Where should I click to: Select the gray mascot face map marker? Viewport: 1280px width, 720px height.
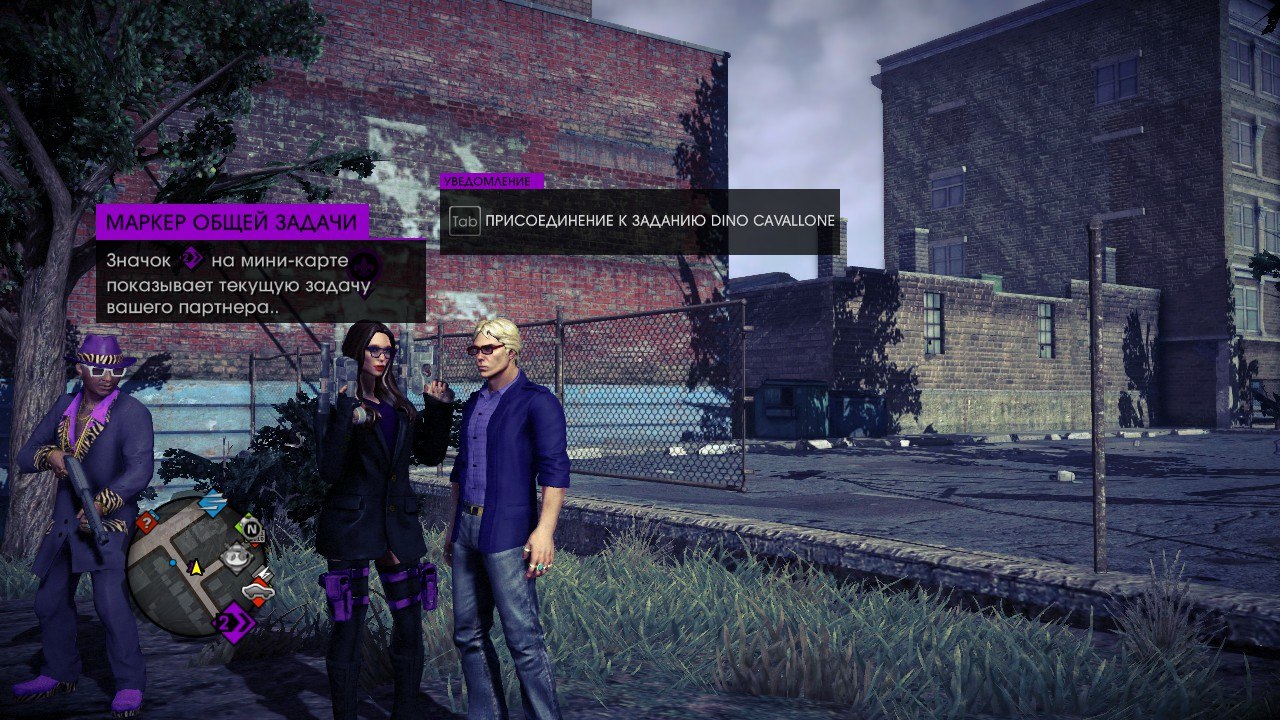point(236,556)
